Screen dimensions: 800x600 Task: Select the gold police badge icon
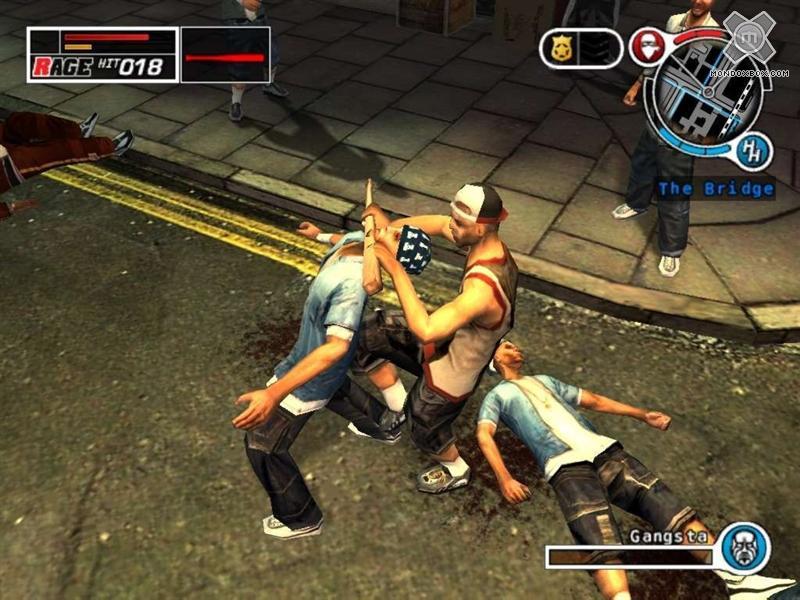[x=557, y=47]
